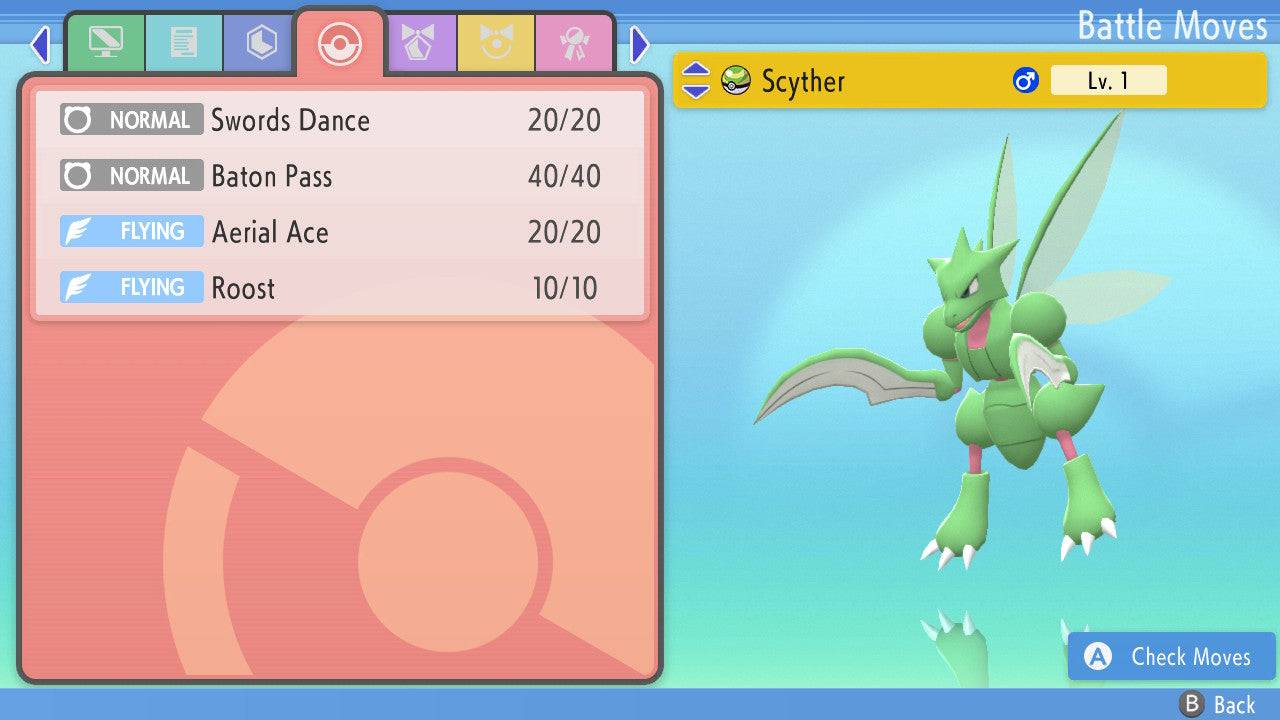Select the Trainer Memo document icon

point(183,42)
